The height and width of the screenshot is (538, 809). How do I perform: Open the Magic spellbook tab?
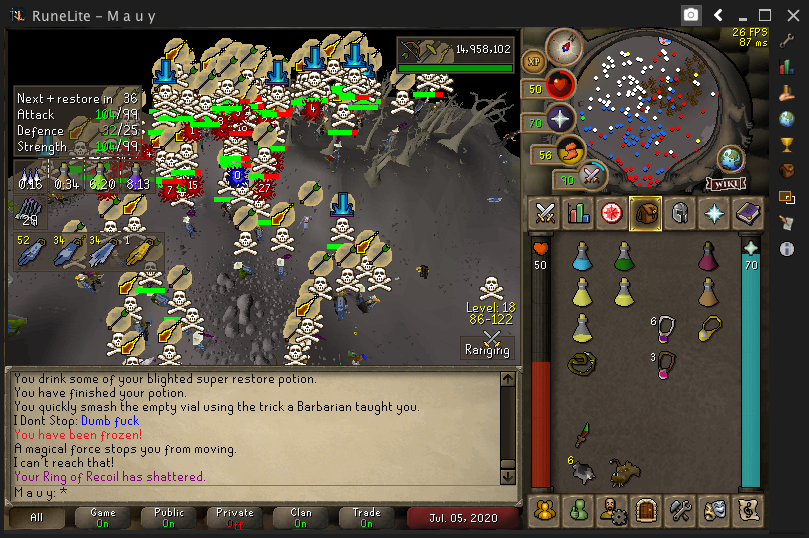[747, 213]
